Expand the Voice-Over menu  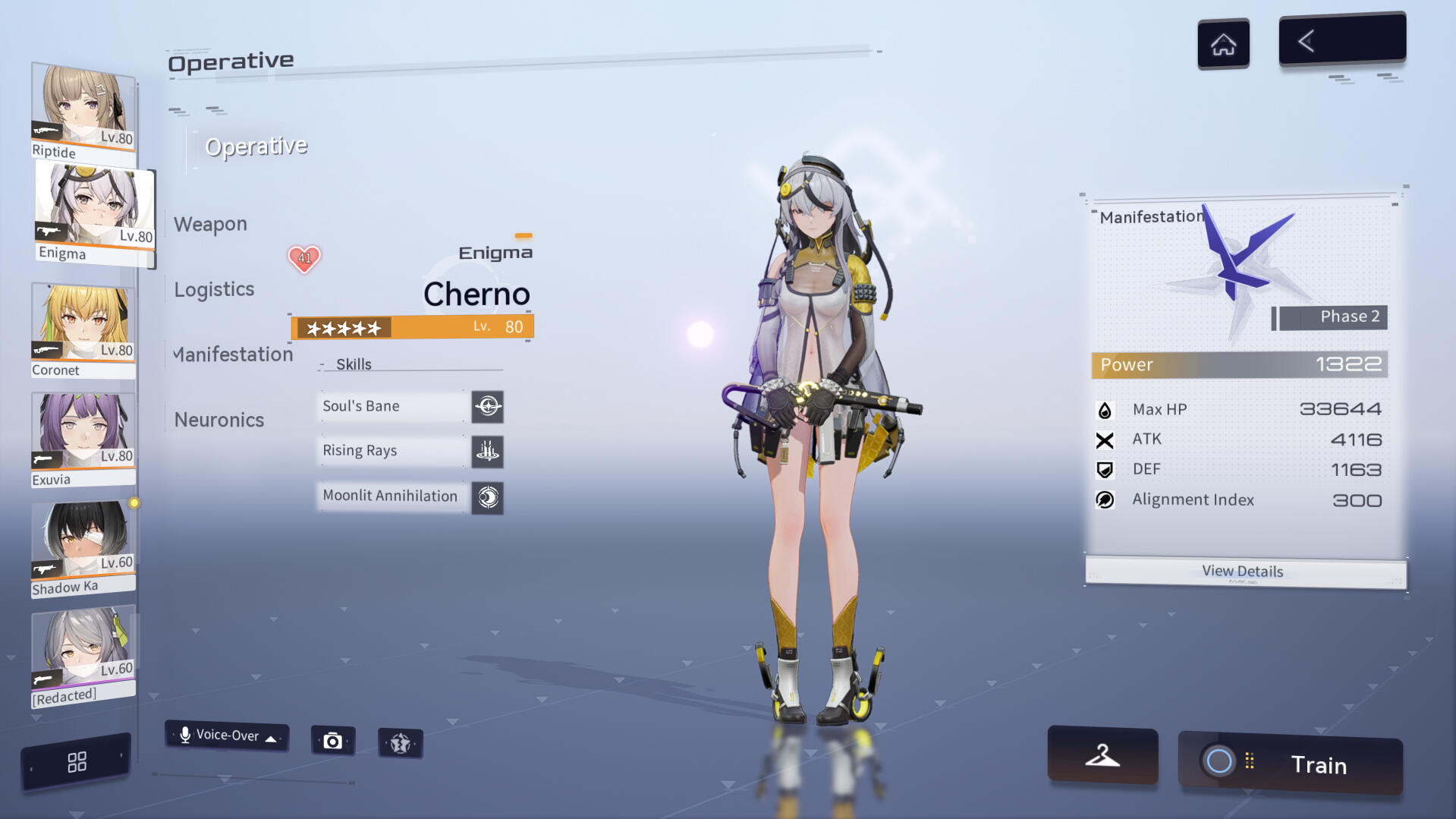pyautogui.click(x=226, y=736)
